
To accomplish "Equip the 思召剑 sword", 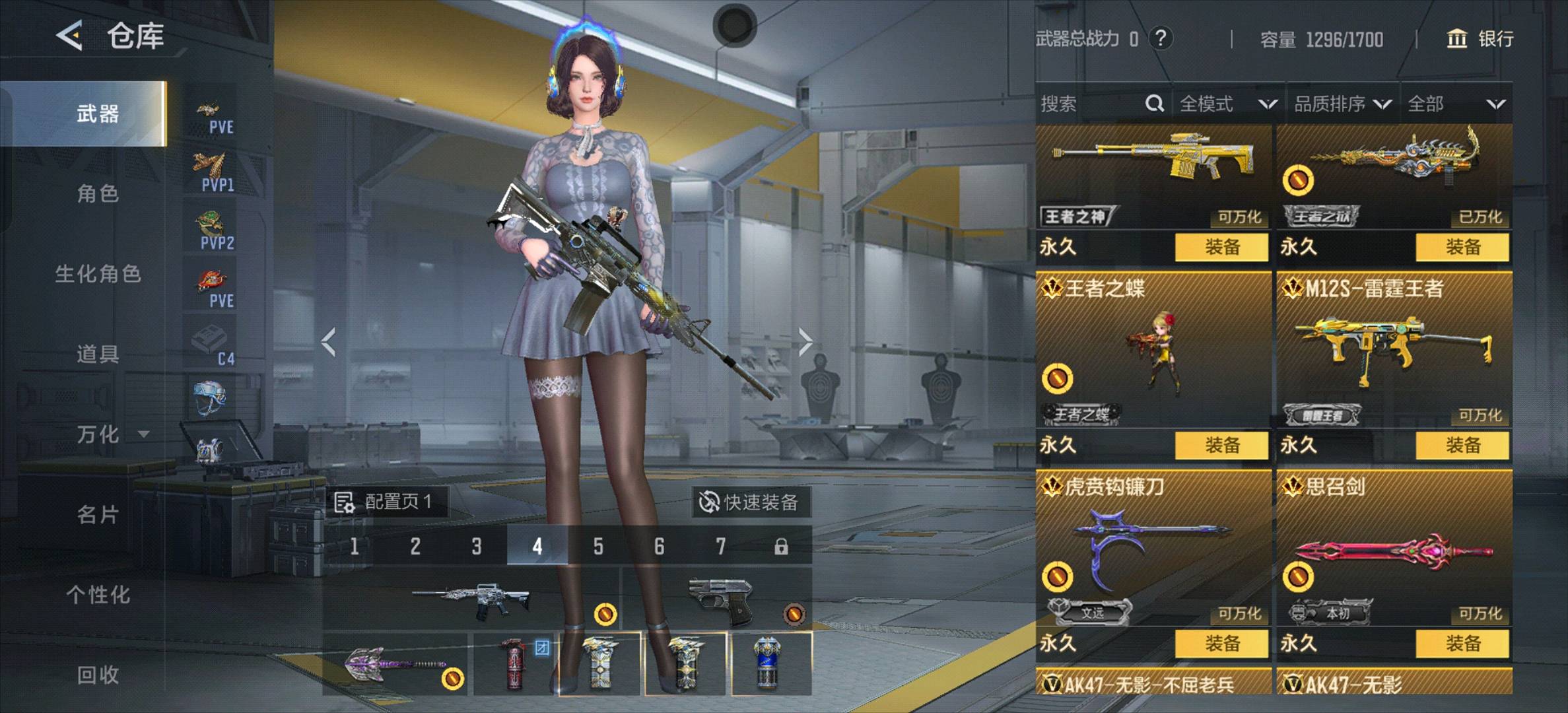I will pos(1462,643).
